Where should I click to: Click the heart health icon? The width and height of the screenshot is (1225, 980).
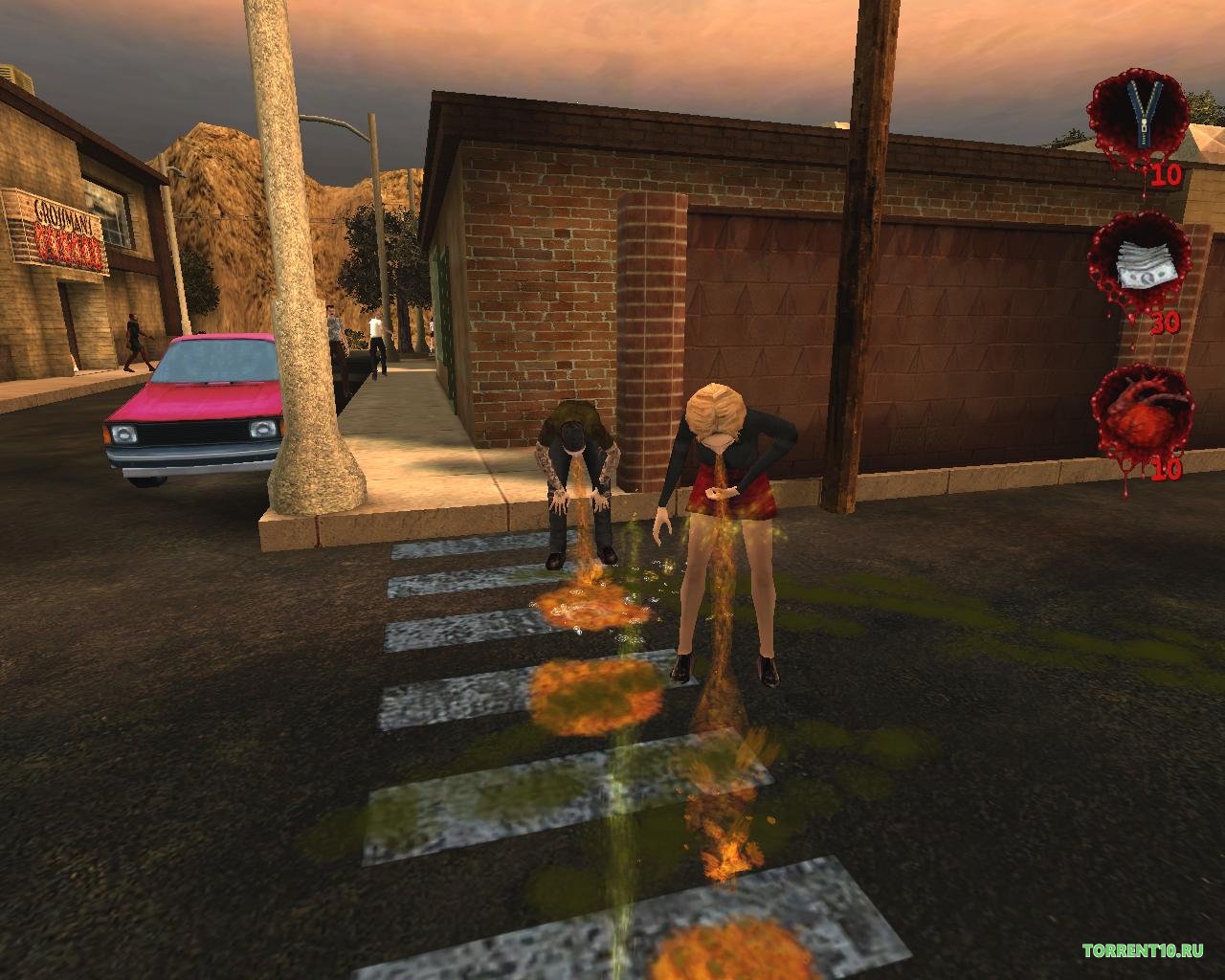pos(1143,413)
